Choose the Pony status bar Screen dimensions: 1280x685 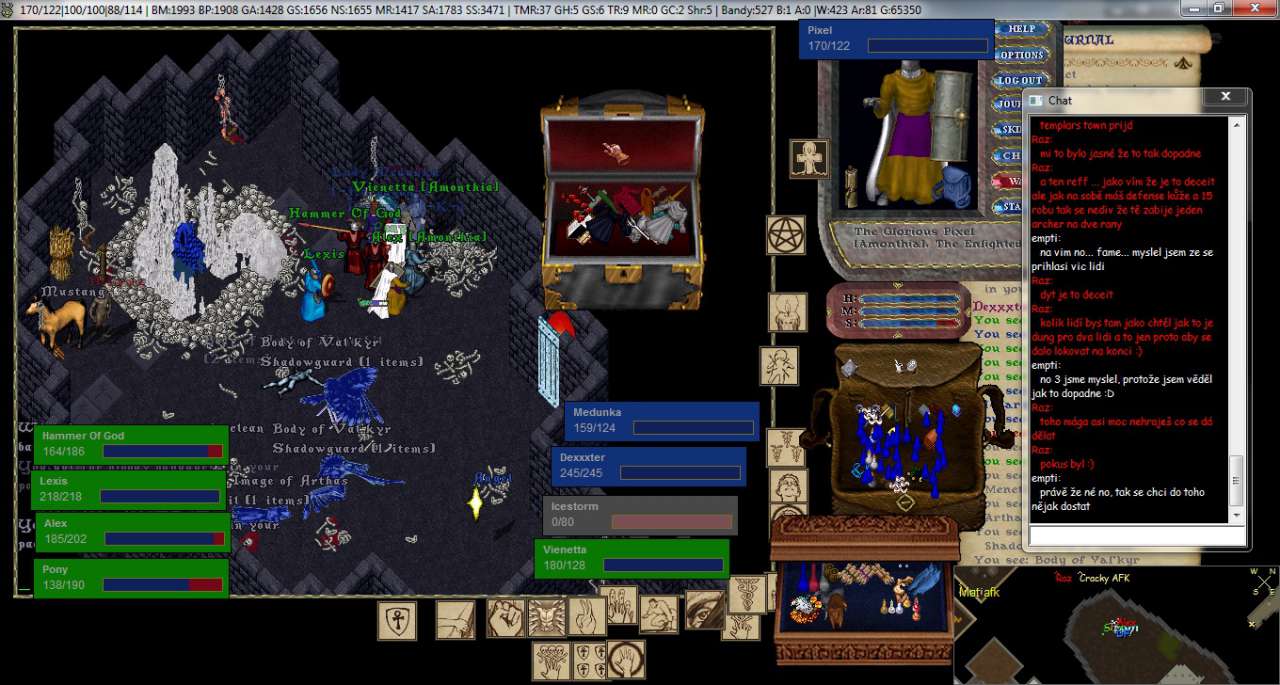click(130, 577)
